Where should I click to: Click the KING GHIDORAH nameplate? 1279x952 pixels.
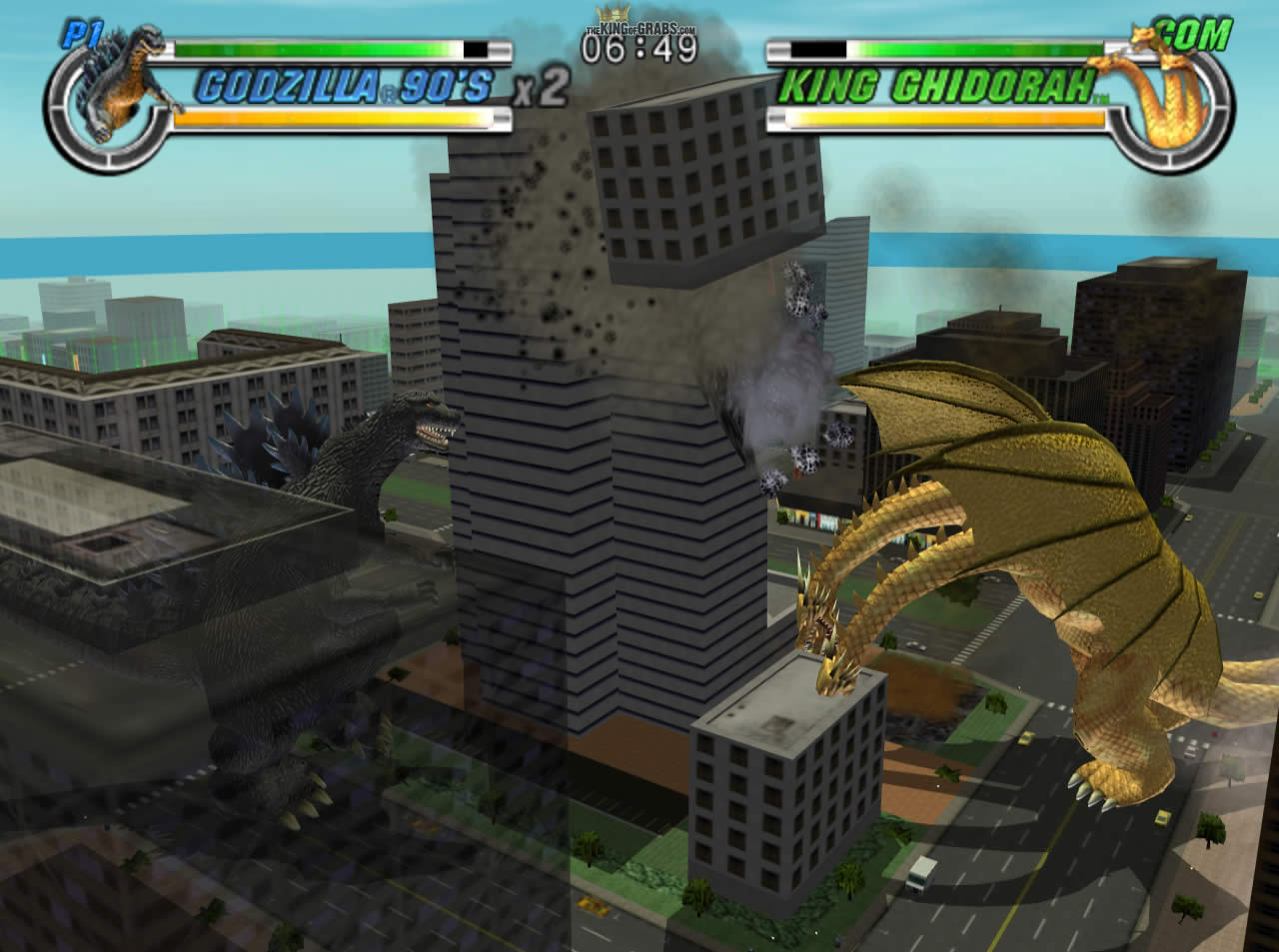pyautogui.click(x=936, y=85)
